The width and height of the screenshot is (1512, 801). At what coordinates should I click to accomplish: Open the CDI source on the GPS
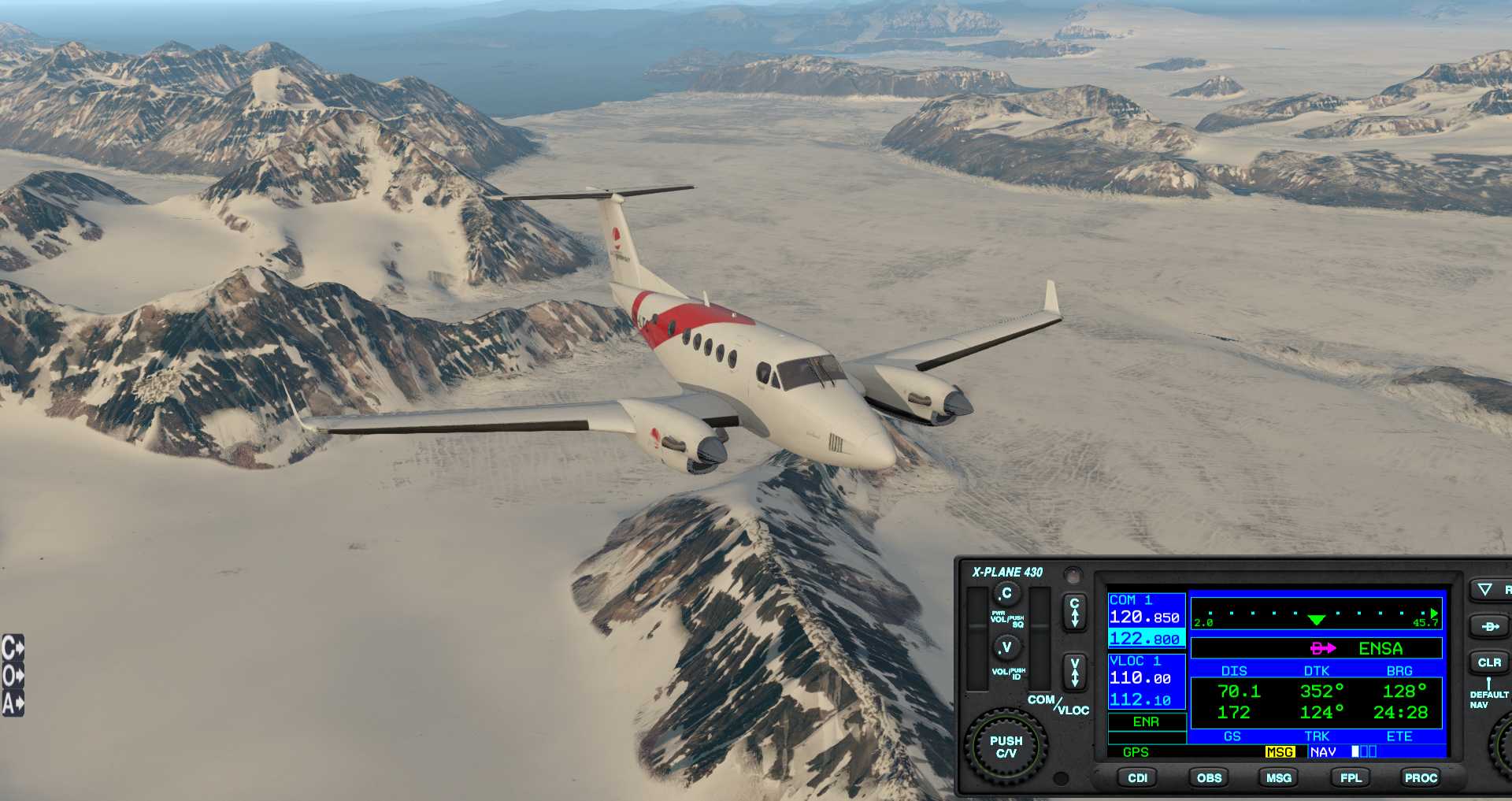point(1137,777)
